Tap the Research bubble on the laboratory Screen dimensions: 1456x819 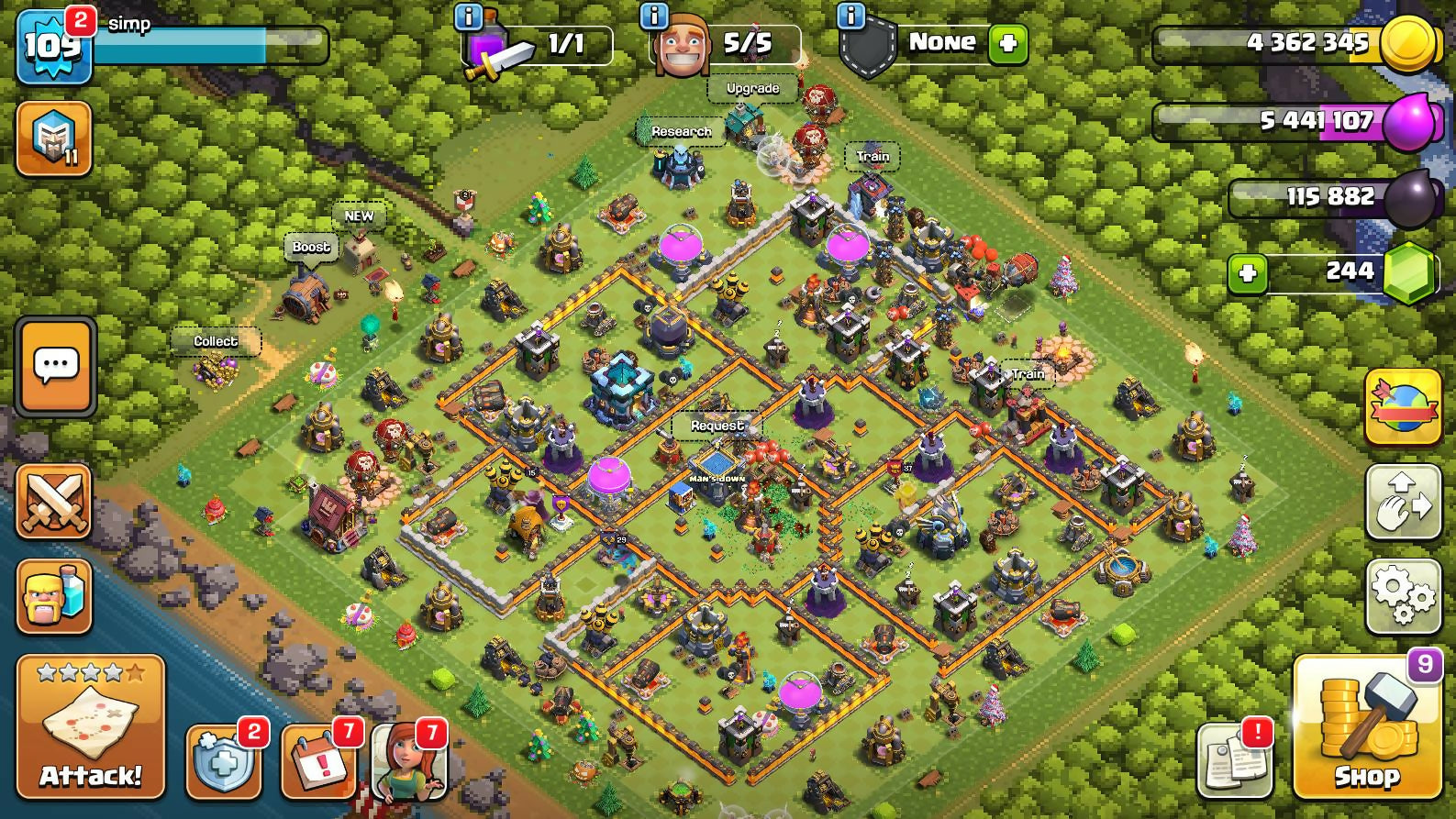pyautogui.click(x=681, y=132)
